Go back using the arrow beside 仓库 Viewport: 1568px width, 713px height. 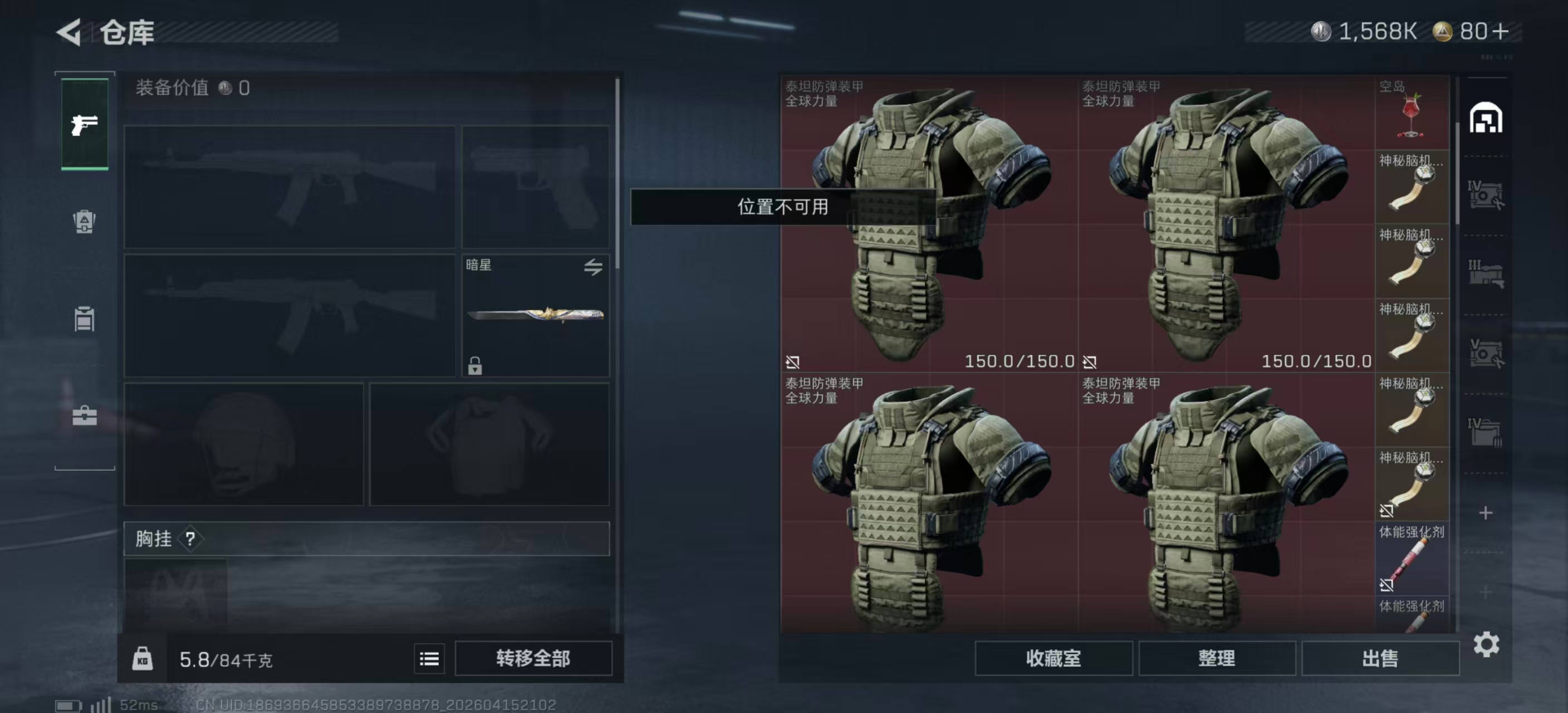point(69,32)
